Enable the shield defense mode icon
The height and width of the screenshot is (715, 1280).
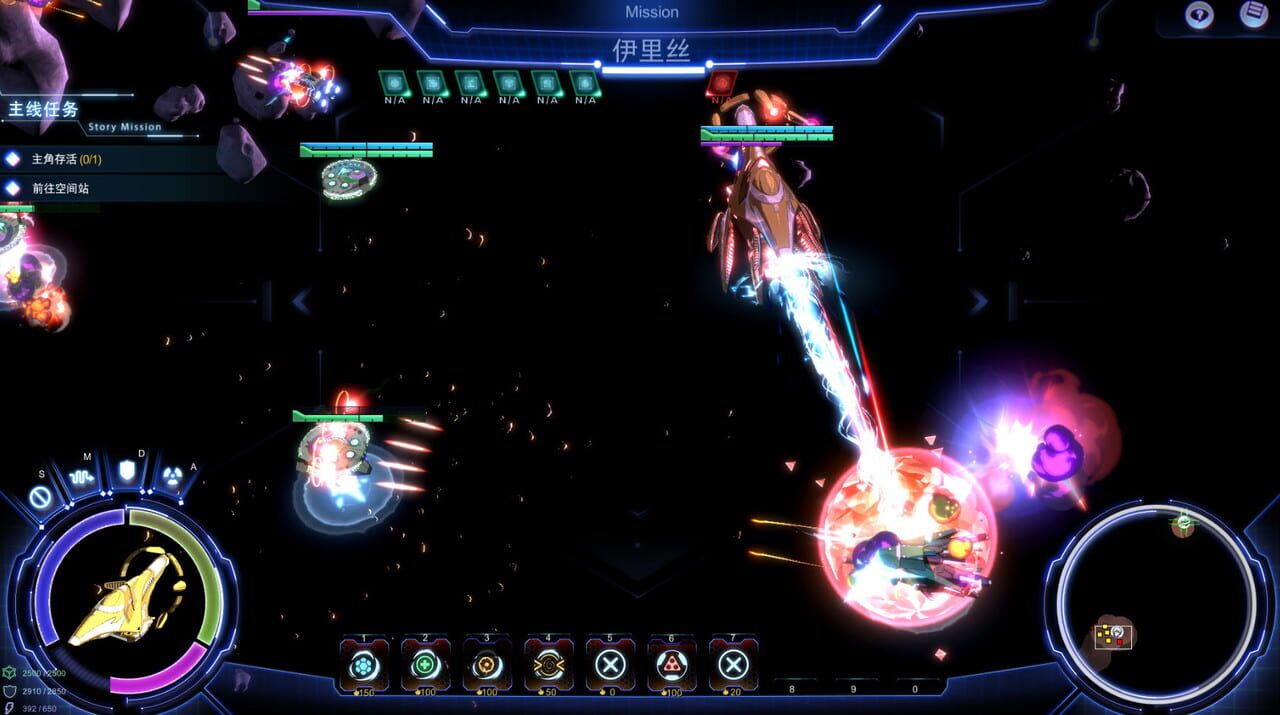pos(128,470)
